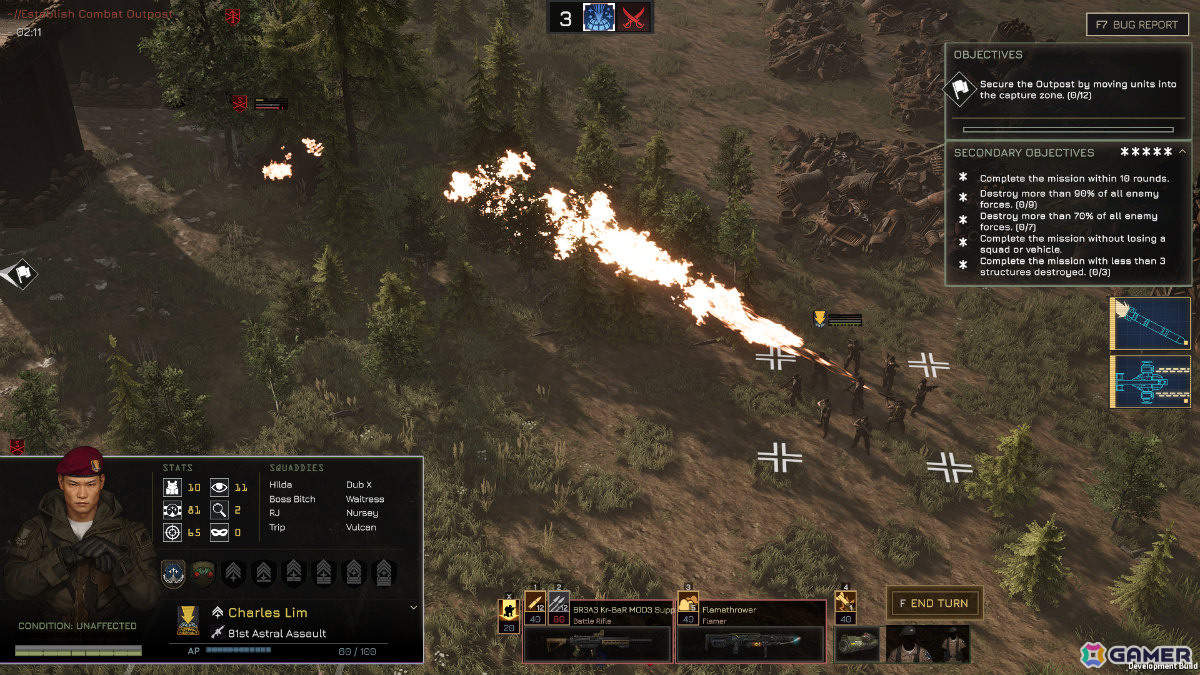1200x675 pixels.
Task: Select the squad members portrait thumbnail
Action: pos(927,645)
